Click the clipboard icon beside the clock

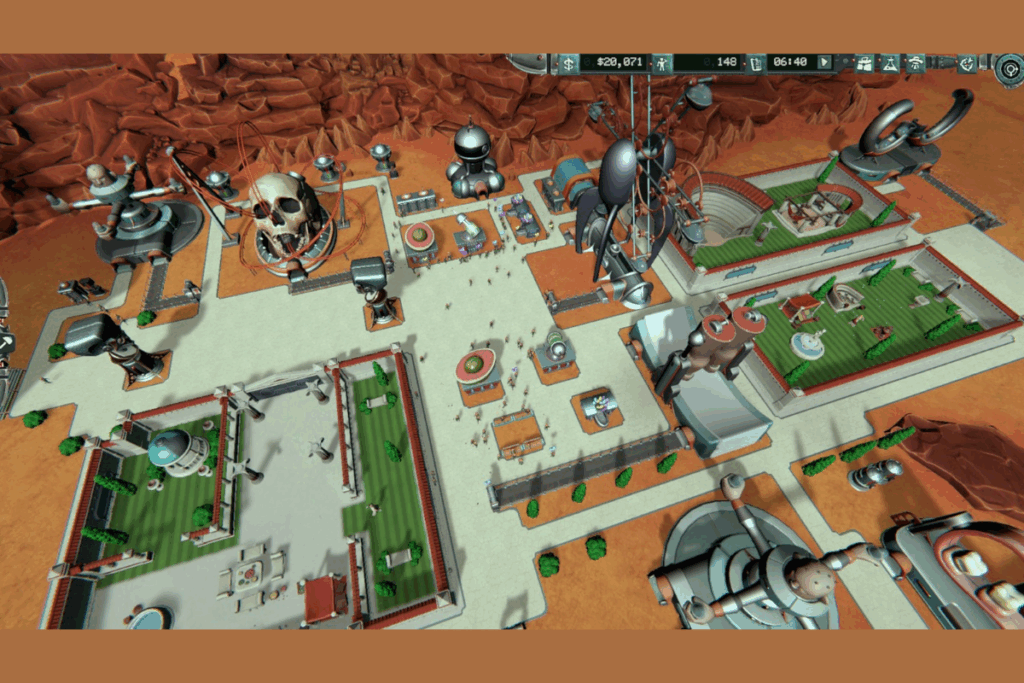coord(757,63)
